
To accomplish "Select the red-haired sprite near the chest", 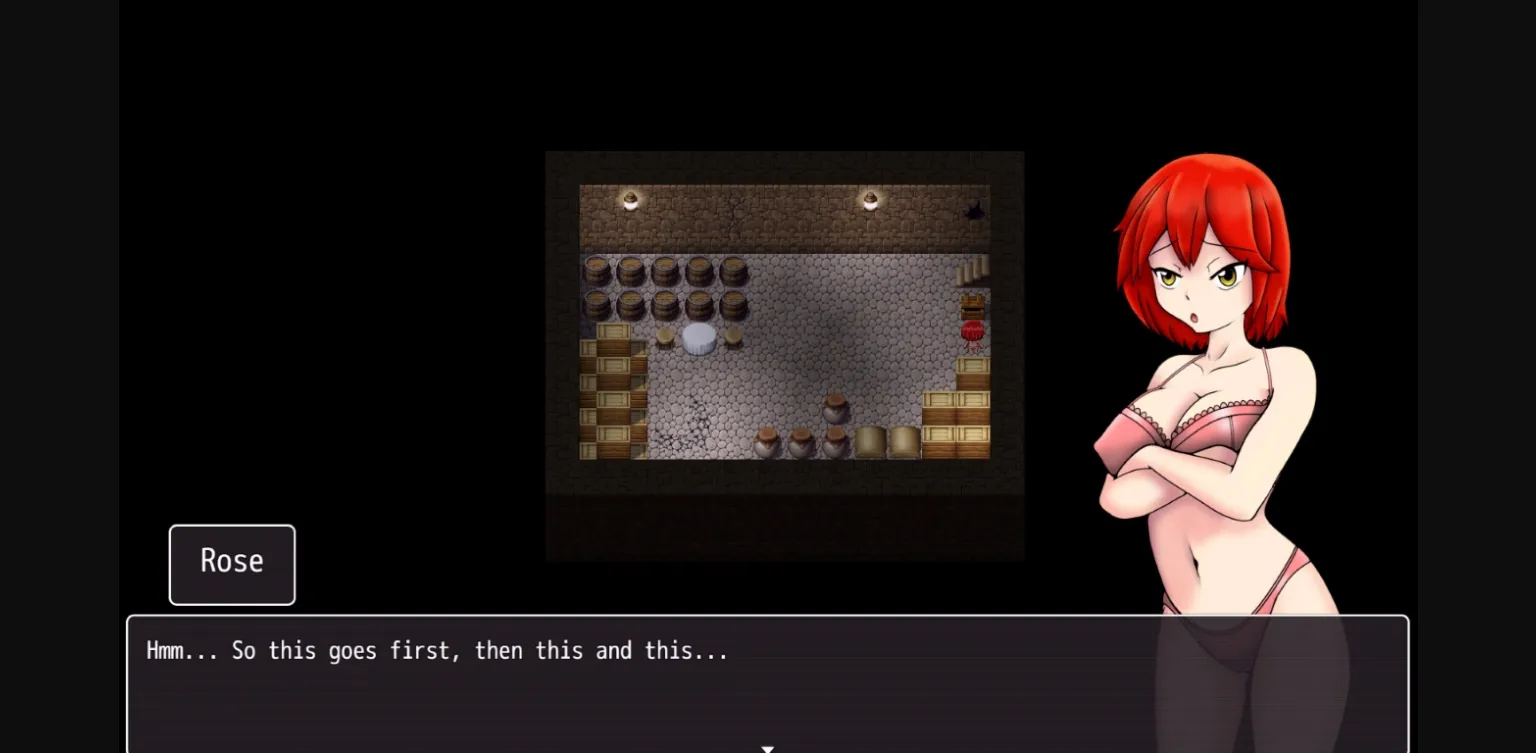I will [971, 335].
